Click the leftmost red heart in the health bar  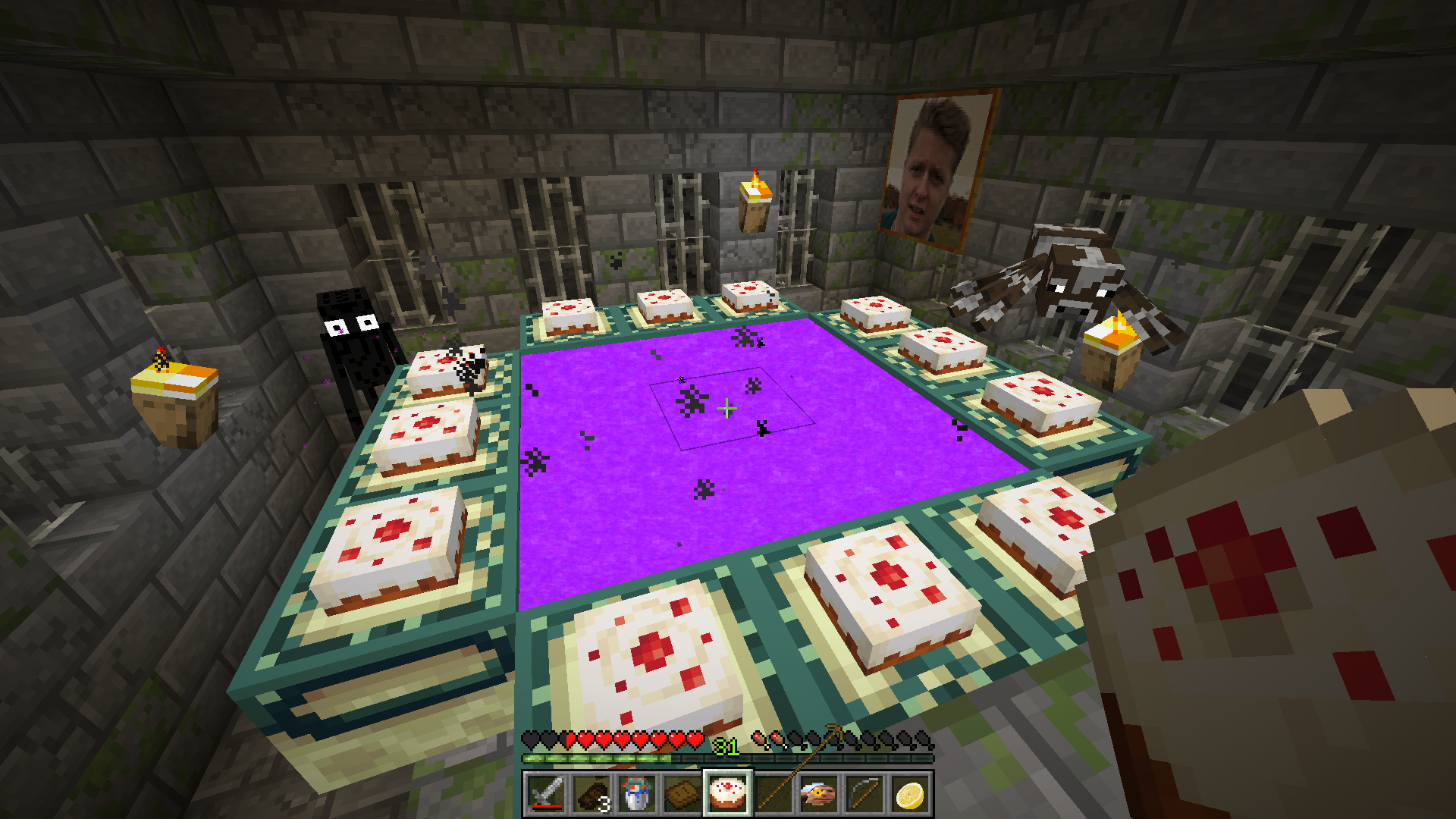(570, 739)
